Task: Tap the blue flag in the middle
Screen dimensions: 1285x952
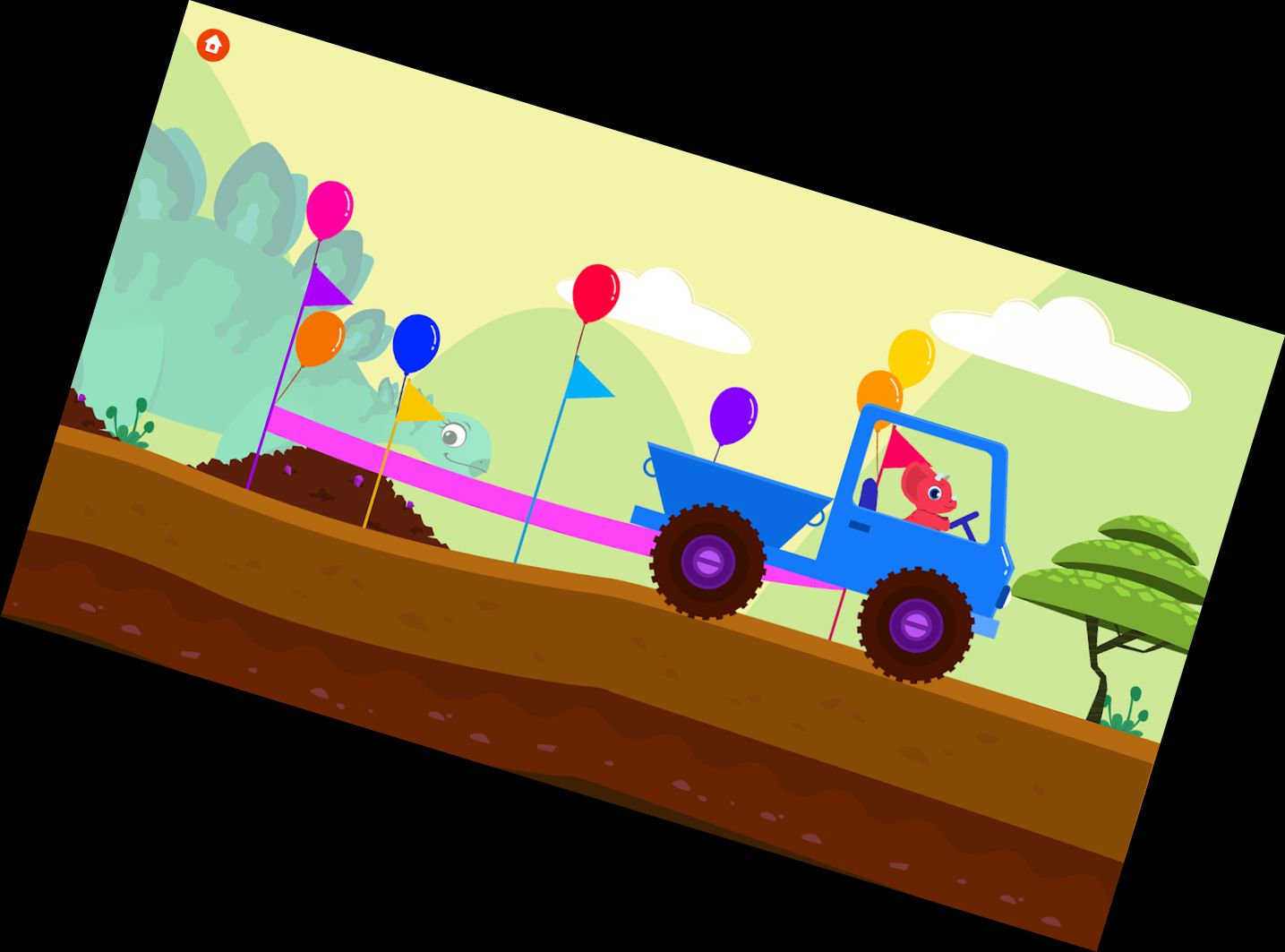Action: [588, 380]
